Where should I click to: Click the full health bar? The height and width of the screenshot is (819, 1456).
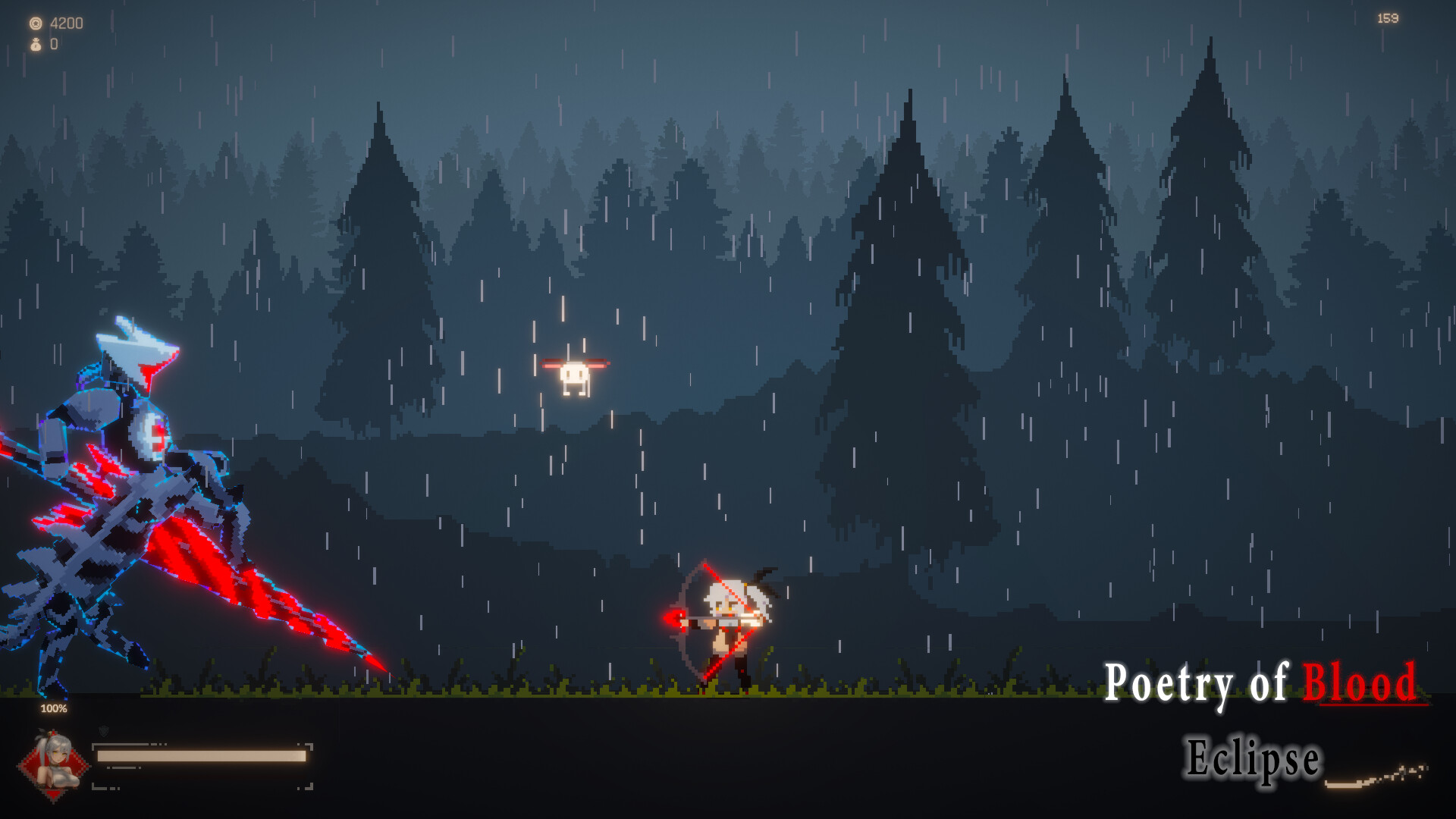pos(199,755)
